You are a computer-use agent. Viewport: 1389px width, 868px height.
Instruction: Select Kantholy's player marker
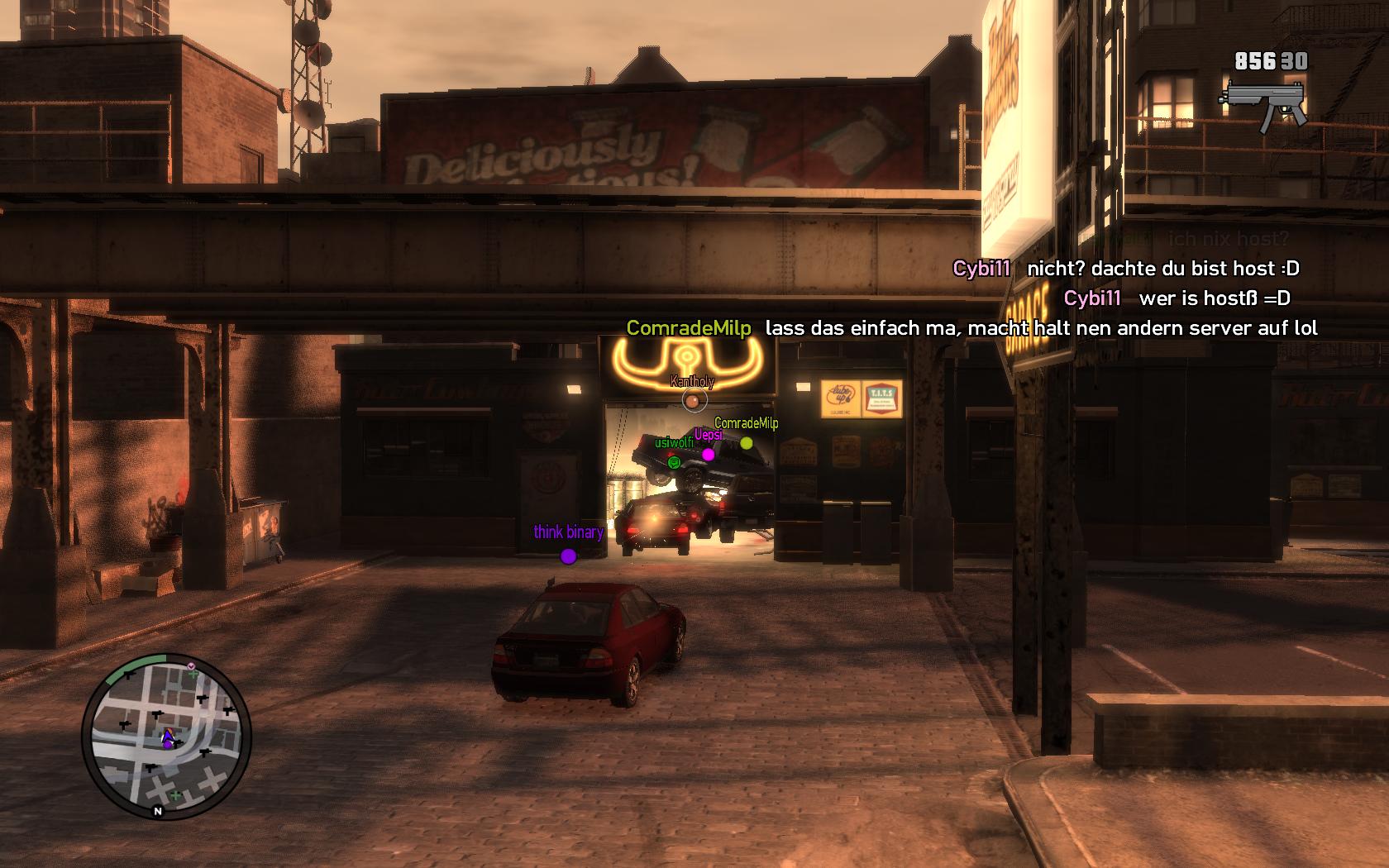694,401
